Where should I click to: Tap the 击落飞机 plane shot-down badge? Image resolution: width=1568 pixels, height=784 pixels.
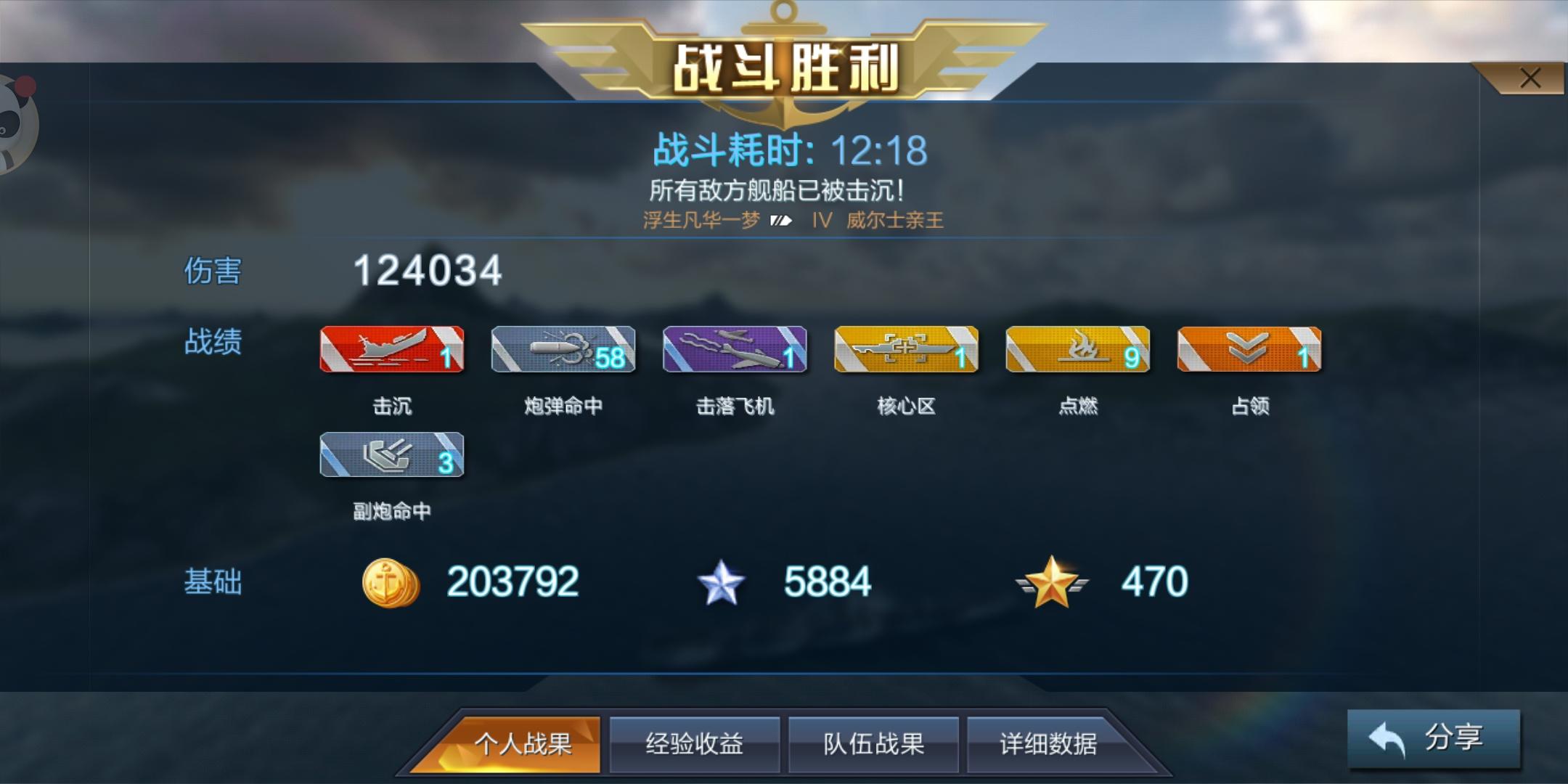point(735,349)
